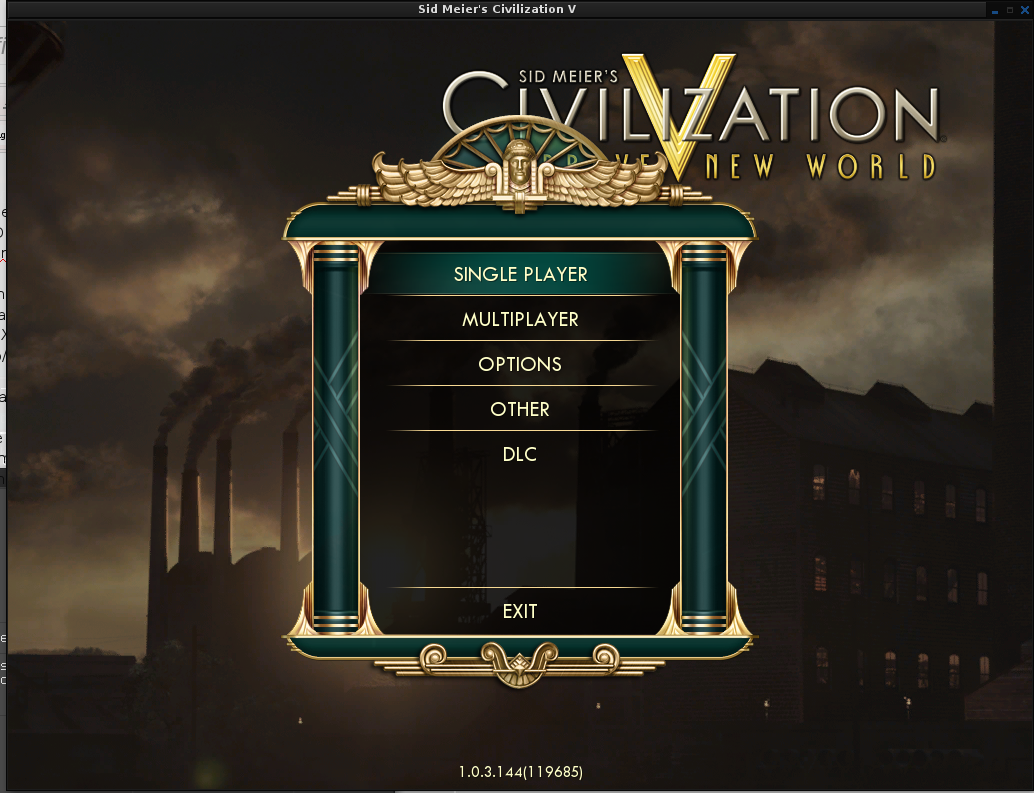1034x793 pixels.
Task: Go to the Options screen
Action: pyautogui.click(x=520, y=364)
